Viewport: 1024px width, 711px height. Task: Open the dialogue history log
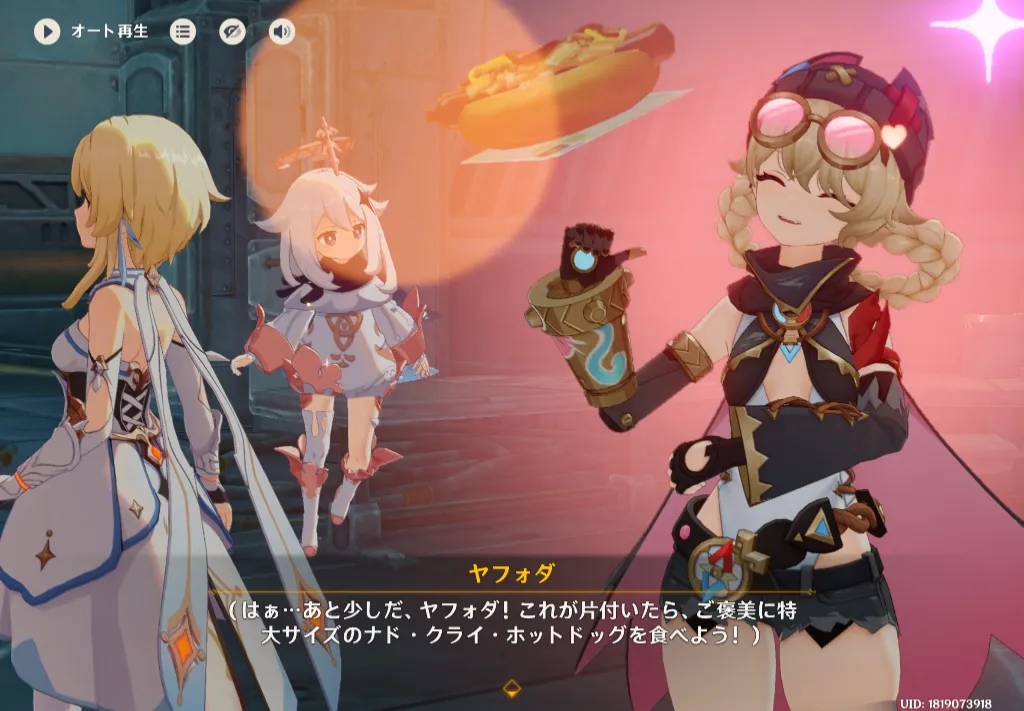click(x=182, y=31)
